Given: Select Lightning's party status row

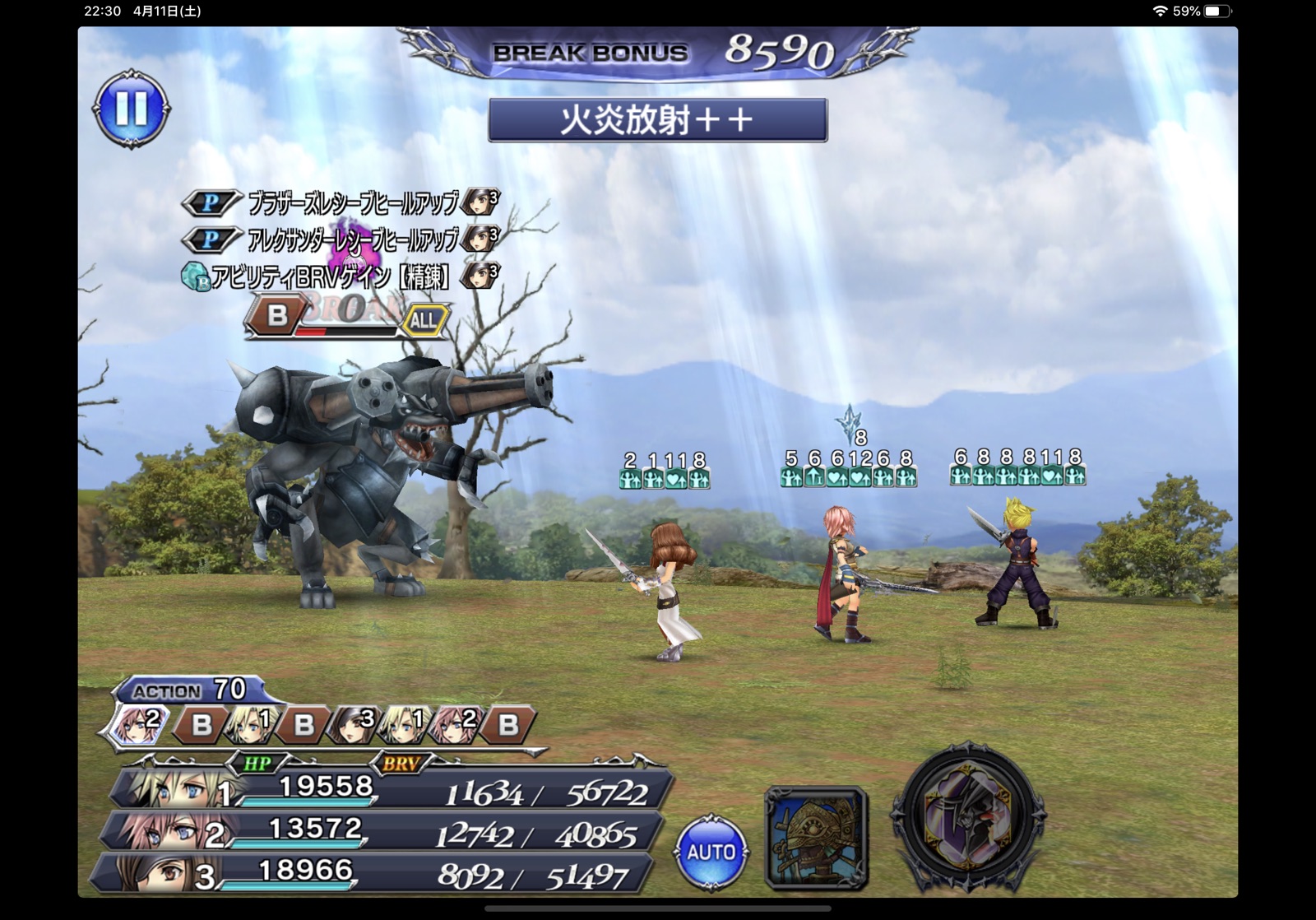Looking at the screenshot, I should 382,831.
